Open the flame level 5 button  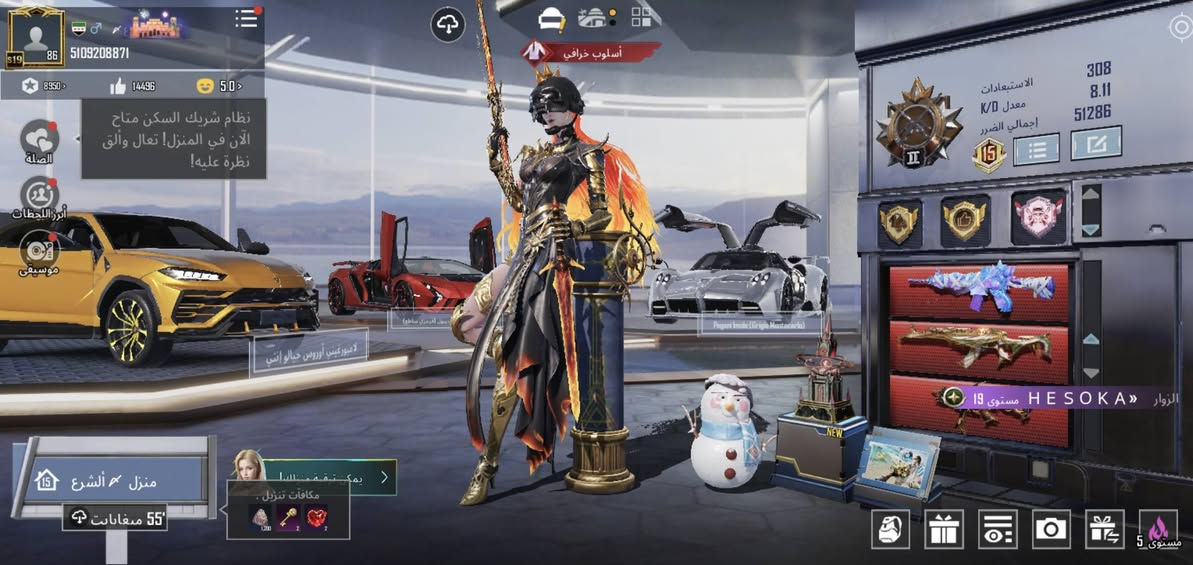tap(1158, 528)
